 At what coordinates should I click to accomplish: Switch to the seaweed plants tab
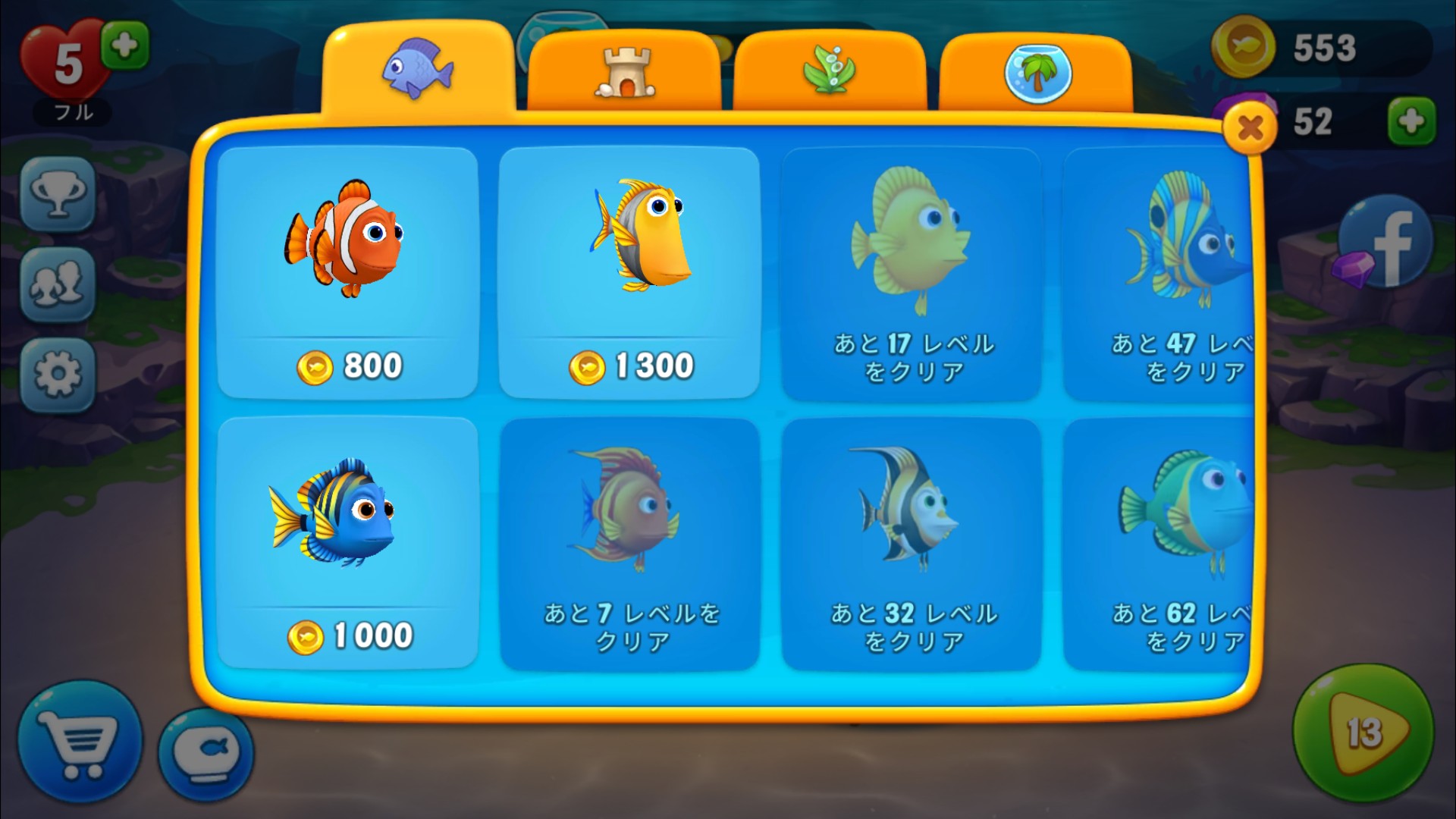(830, 73)
